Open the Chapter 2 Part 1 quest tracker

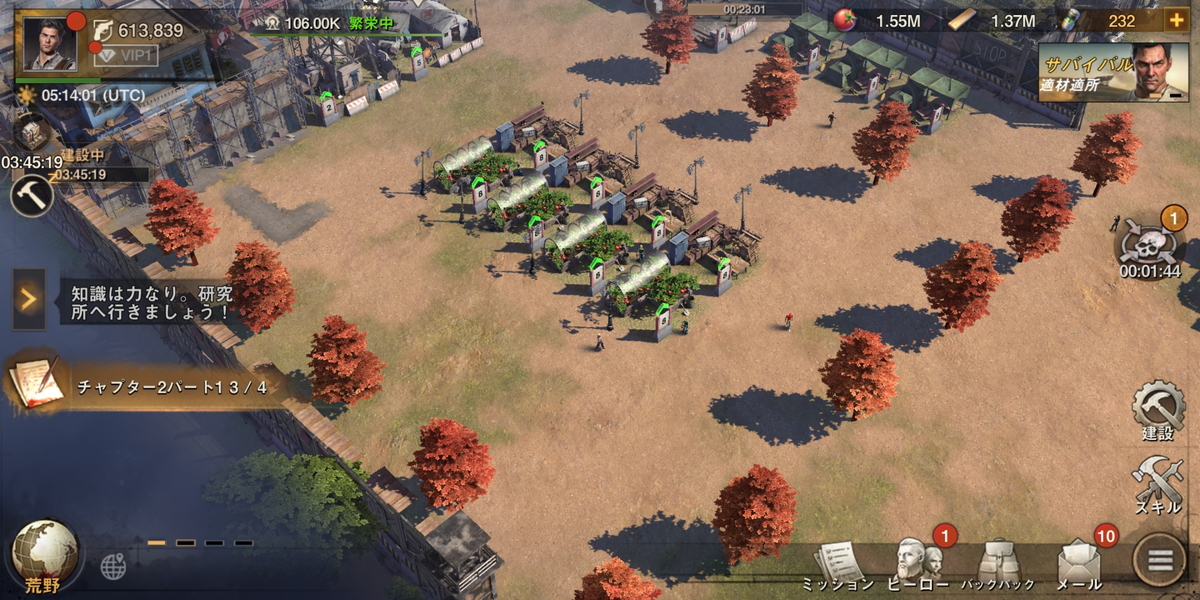150,387
